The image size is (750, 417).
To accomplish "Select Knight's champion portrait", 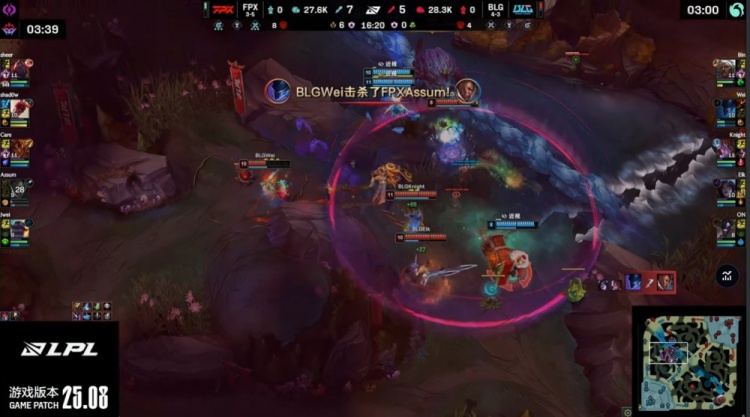I will [727, 148].
